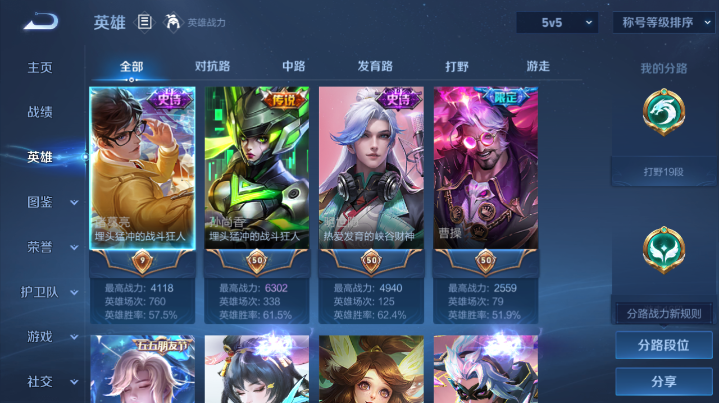Switch to the 打野 tab
This screenshot has width=719, height=403.
(457, 66)
